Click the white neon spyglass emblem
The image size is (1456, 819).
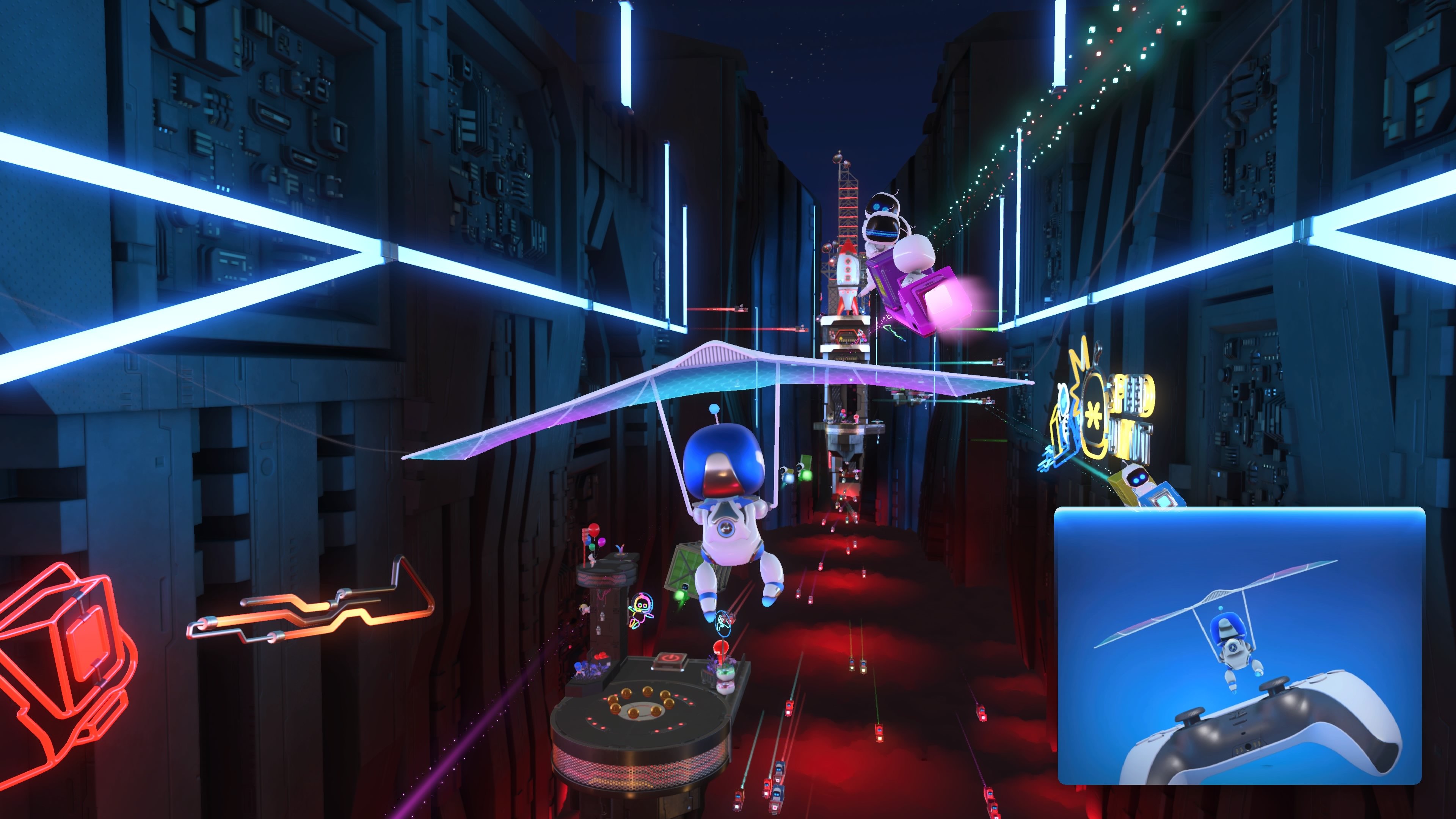pos(1064,399)
